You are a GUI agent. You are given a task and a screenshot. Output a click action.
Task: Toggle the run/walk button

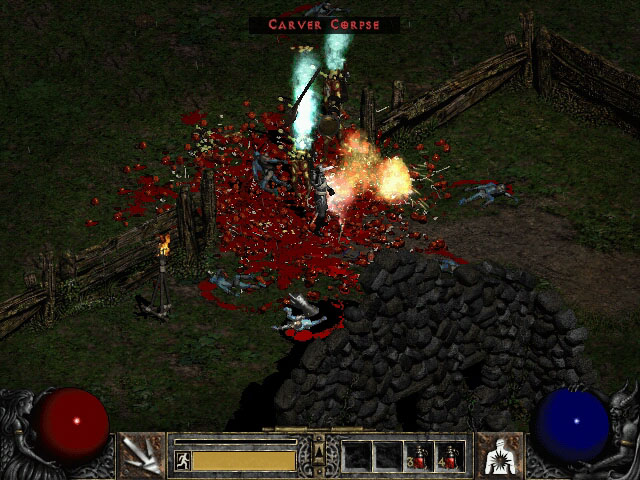(x=183, y=461)
